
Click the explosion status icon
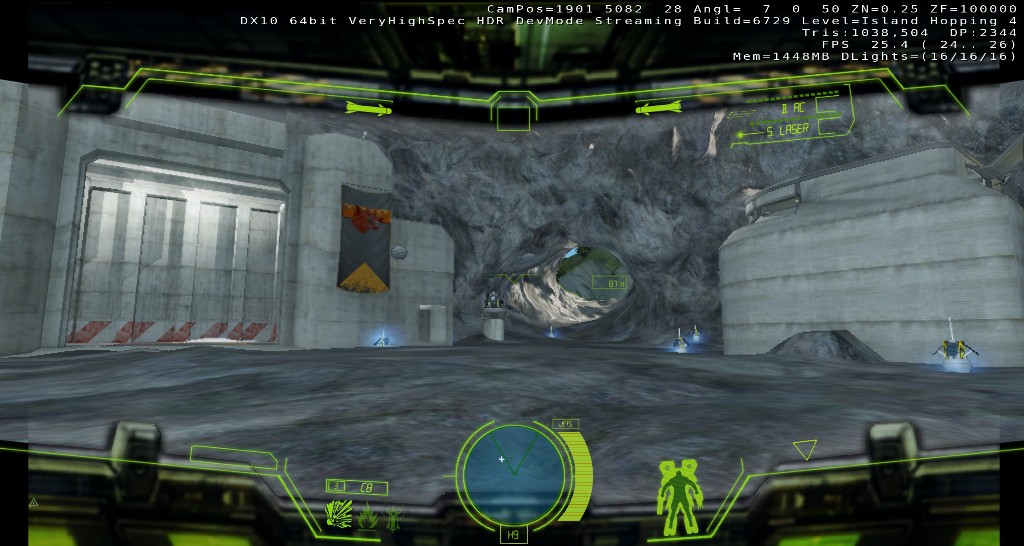(338, 515)
